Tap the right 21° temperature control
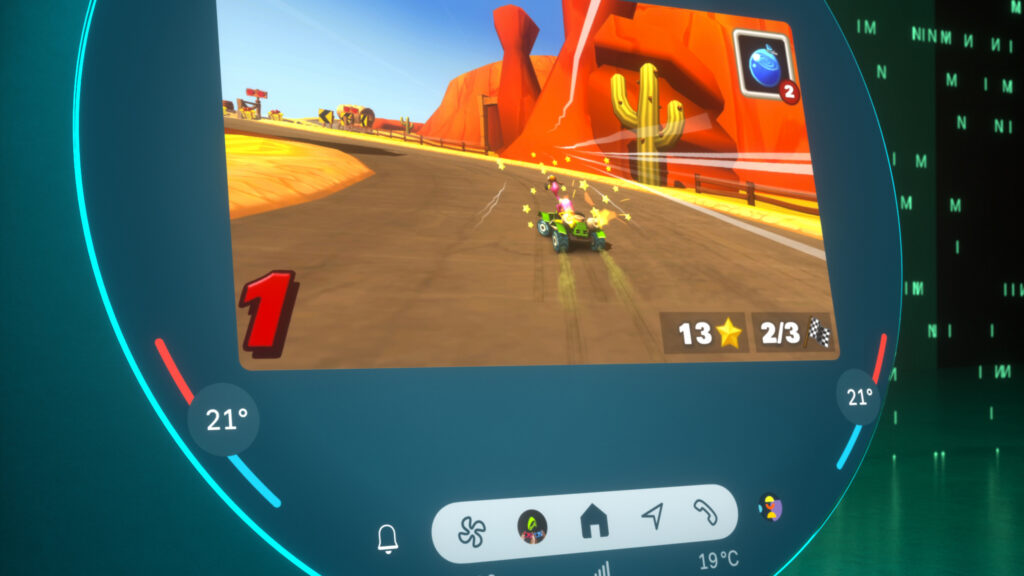This screenshot has height=576, width=1024. pyautogui.click(x=859, y=397)
